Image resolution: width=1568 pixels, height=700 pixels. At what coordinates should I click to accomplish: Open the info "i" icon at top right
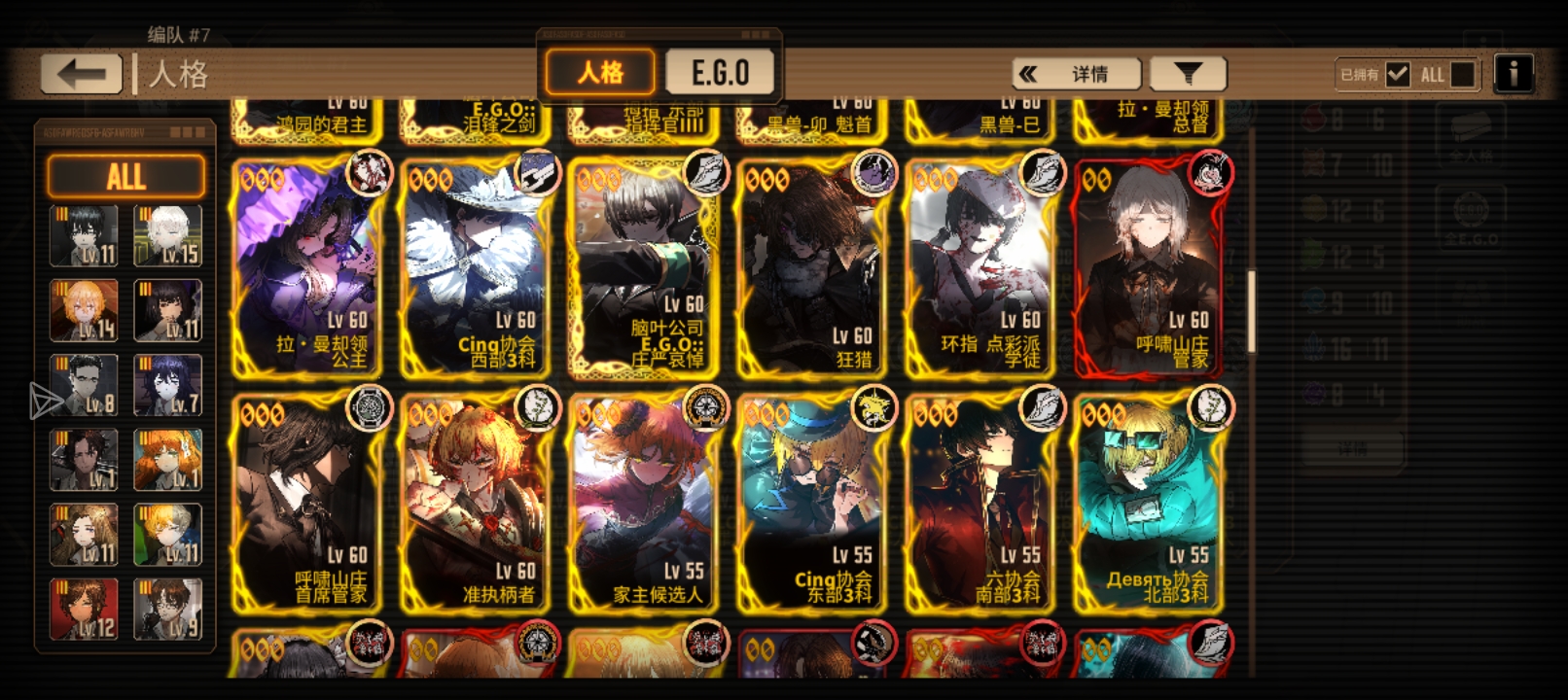[x=1515, y=71]
